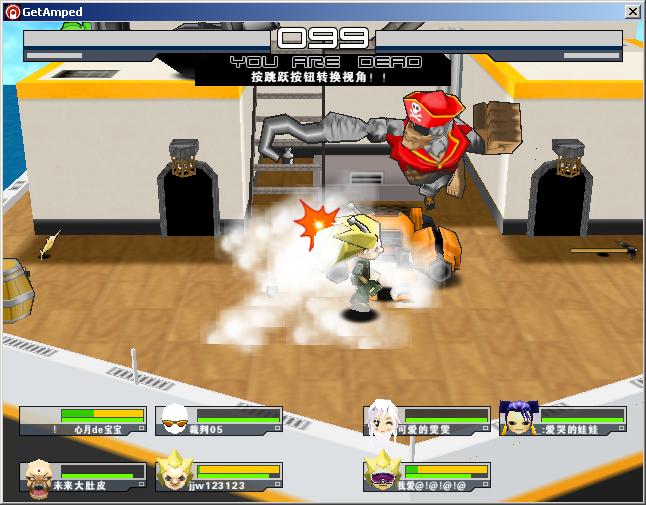The height and width of the screenshot is (505, 646).
Task: Pick the jjw123123 player panel
Action: [218, 476]
